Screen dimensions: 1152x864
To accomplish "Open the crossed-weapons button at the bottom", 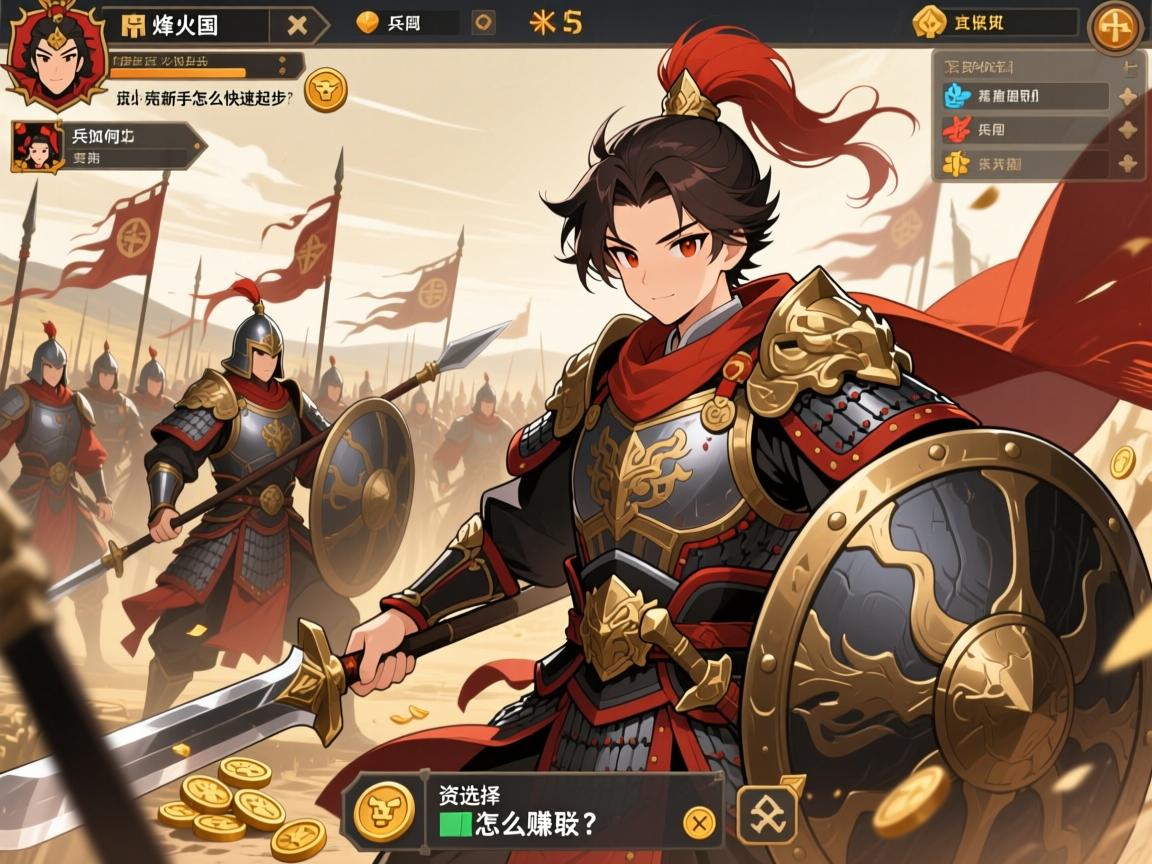I will (767, 814).
